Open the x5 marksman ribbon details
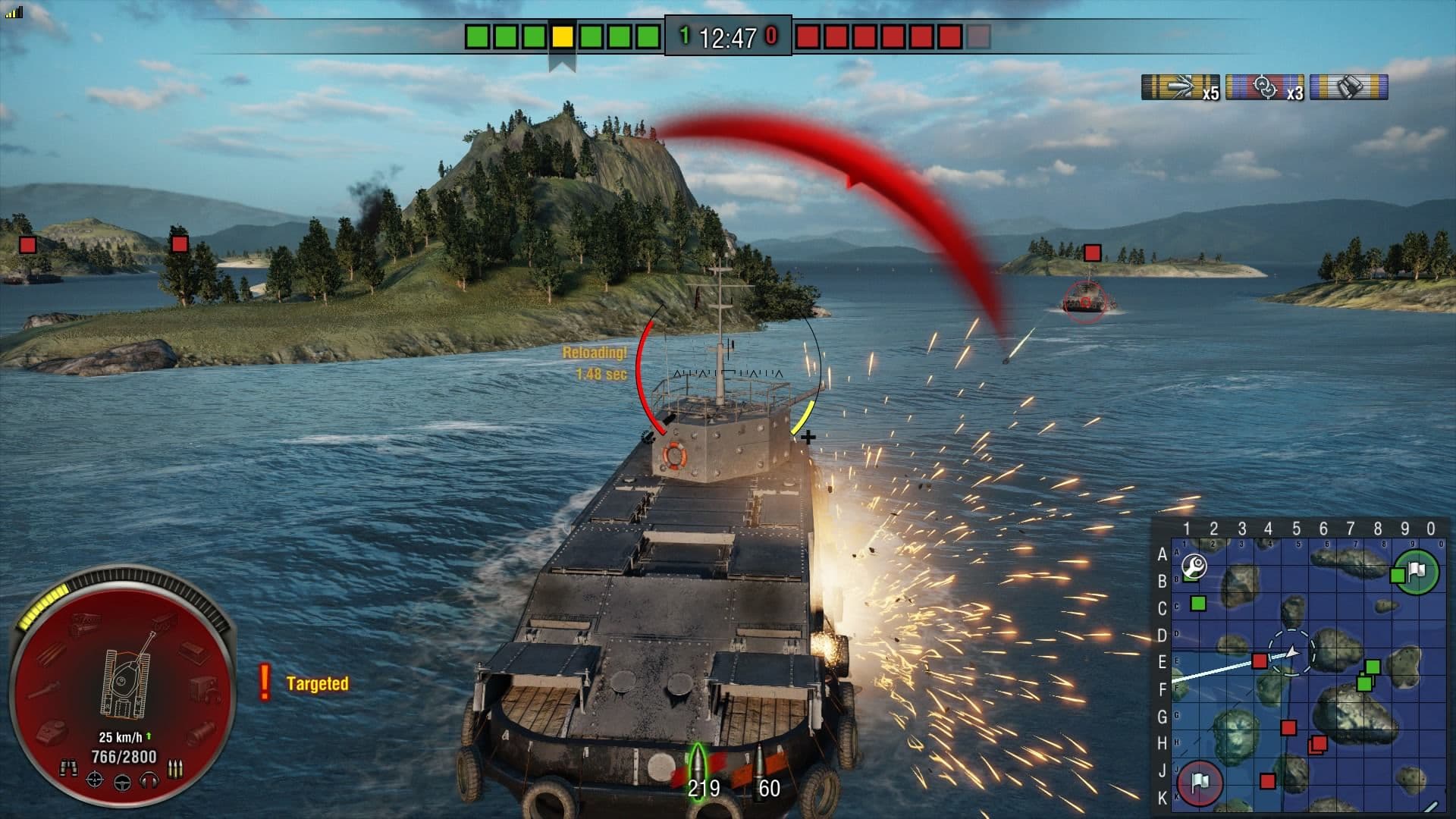Viewport: 1456px width, 819px height. [1179, 86]
